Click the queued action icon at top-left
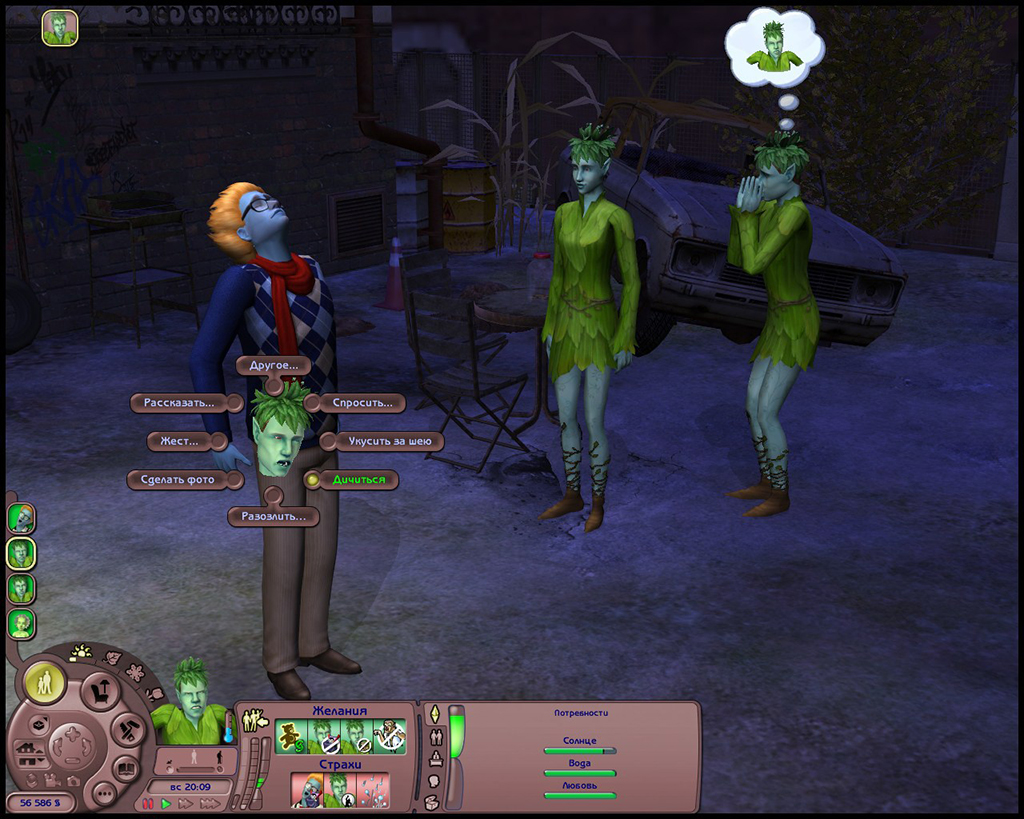 59,27
